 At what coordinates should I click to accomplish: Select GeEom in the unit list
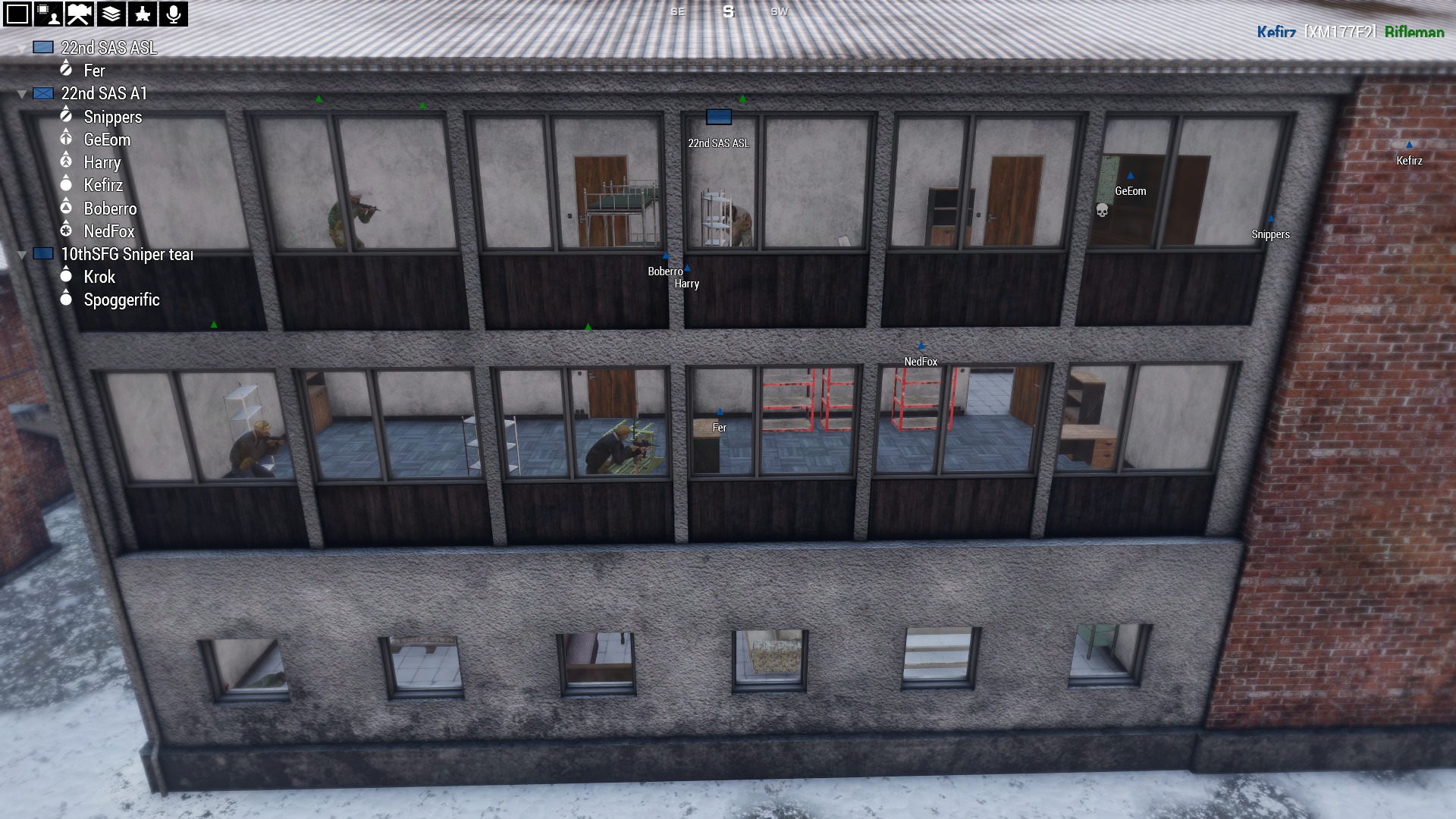pos(107,140)
